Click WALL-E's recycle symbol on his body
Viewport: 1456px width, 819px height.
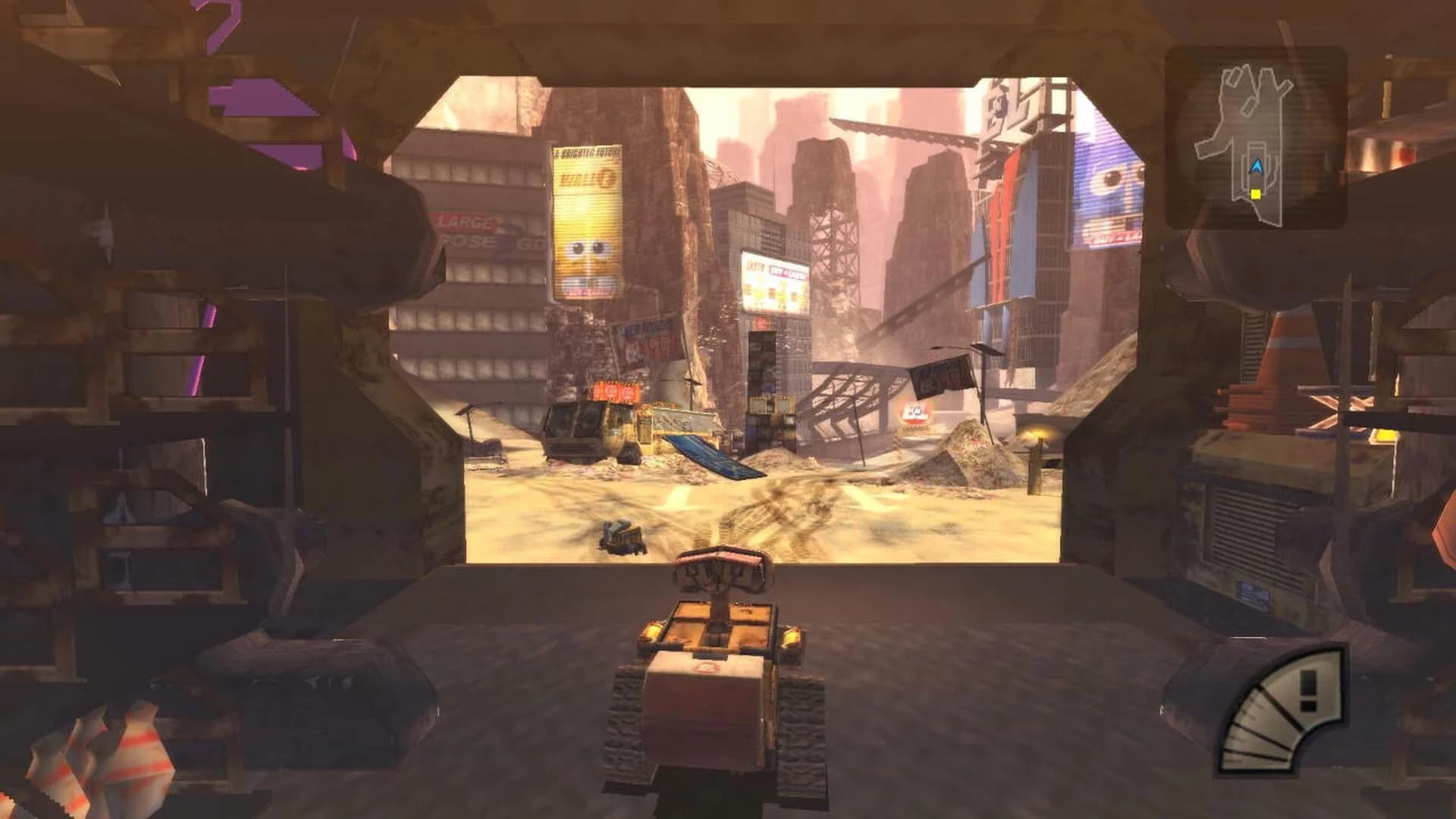[x=705, y=667]
